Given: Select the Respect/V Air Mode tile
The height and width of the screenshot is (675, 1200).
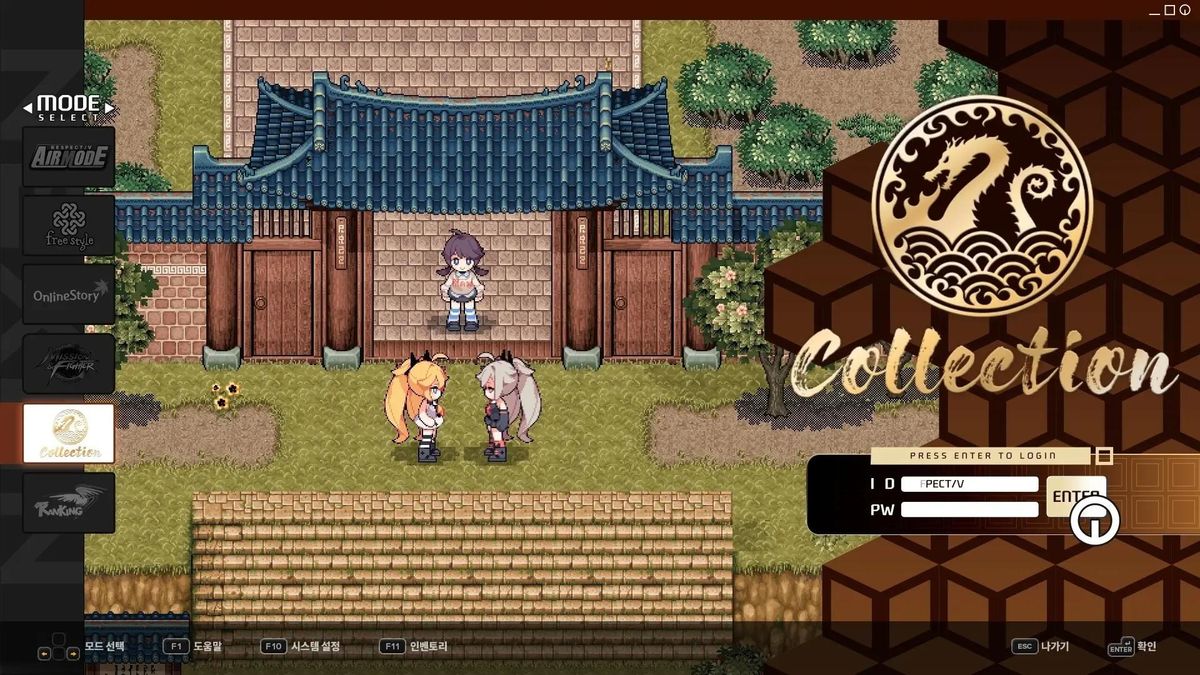Looking at the screenshot, I should (68, 156).
